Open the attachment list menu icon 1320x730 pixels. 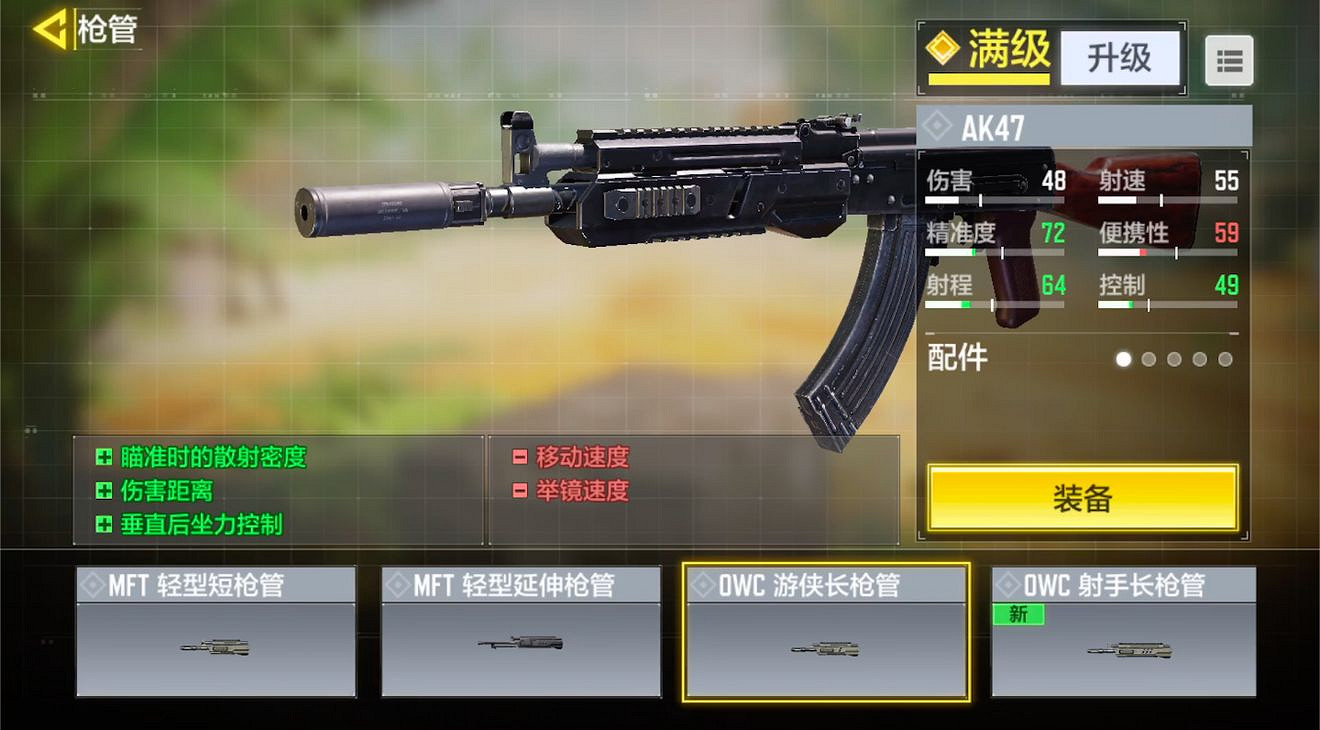(x=1230, y=61)
